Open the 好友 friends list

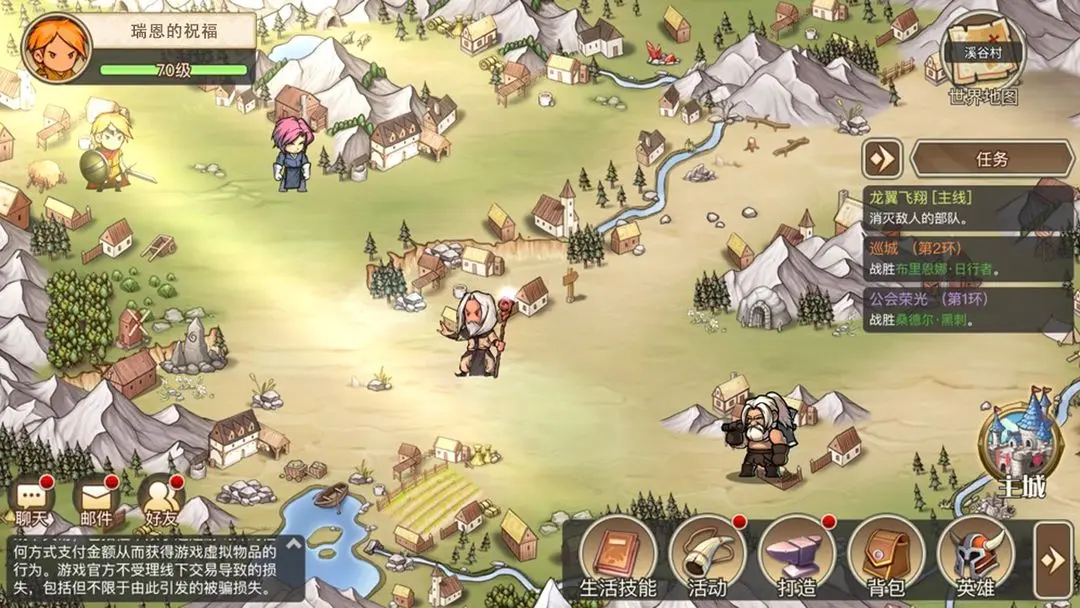[160, 500]
